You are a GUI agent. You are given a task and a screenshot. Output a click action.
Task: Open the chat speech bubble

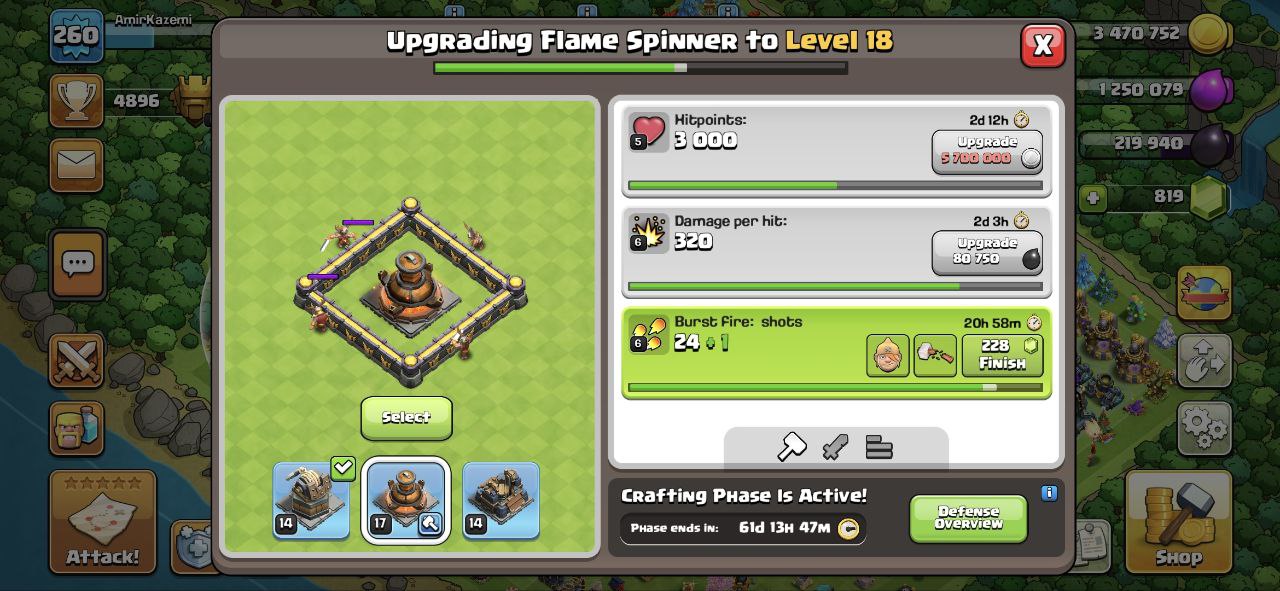pos(77,264)
